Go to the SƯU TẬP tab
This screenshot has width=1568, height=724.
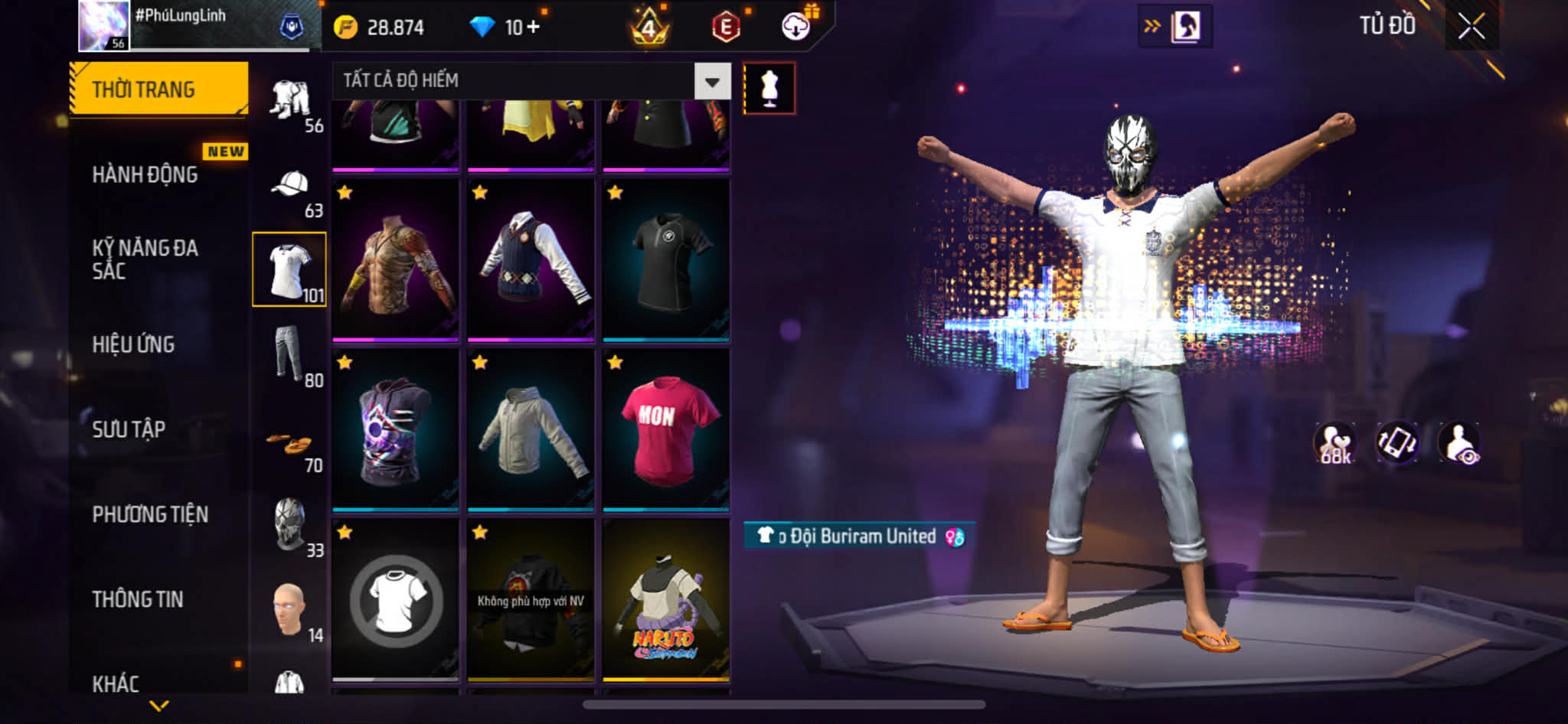click(129, 429)
